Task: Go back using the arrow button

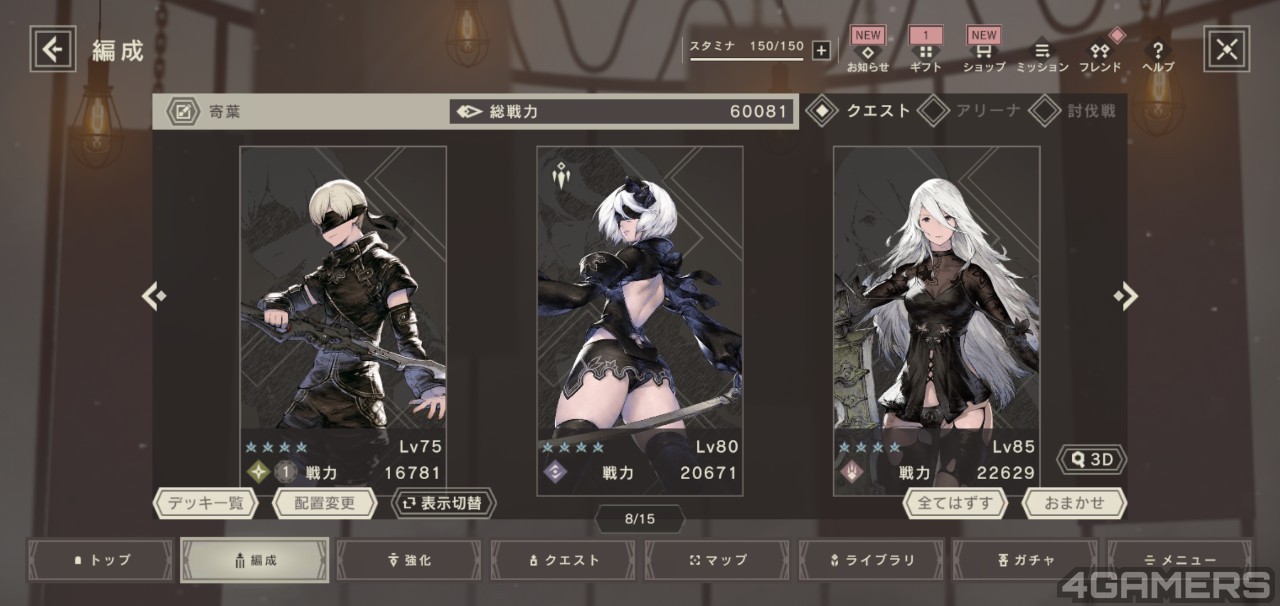Action: [53, 49]
